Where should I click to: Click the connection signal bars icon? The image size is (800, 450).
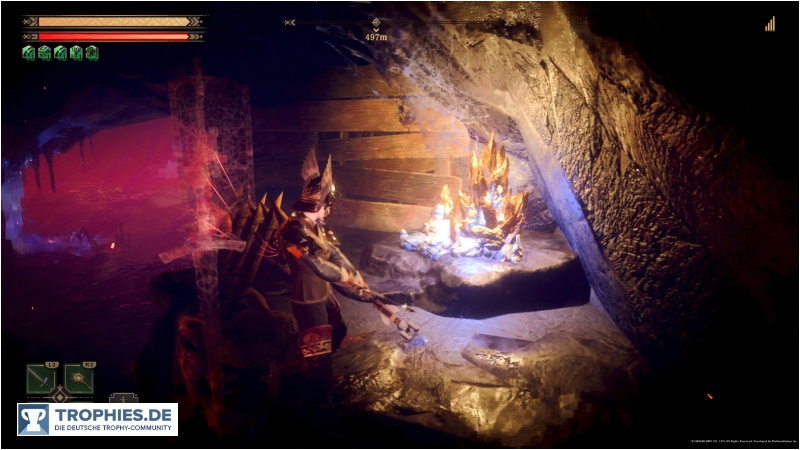769,24
